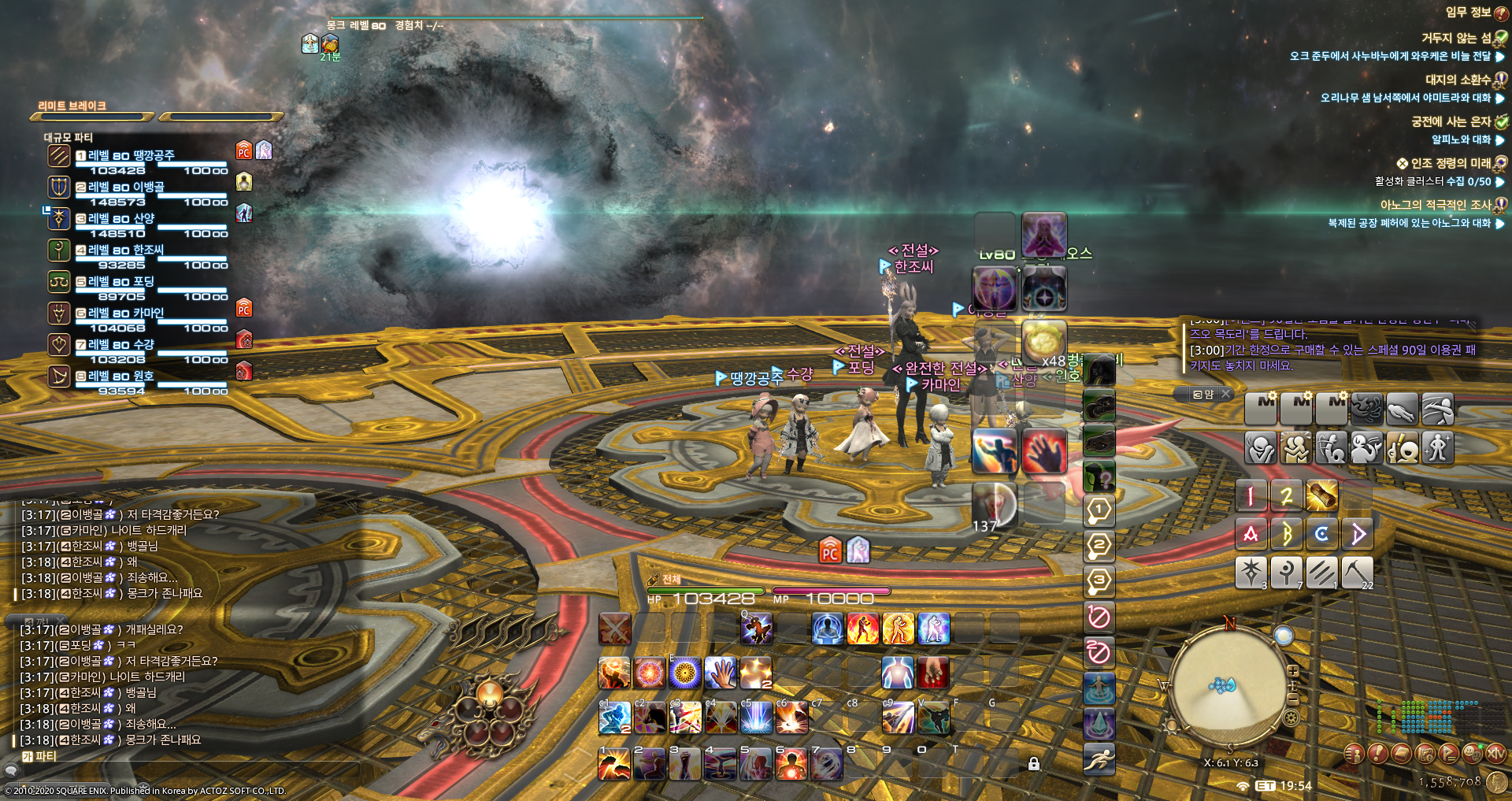Place the blue waymark C
The image size is (1512, 801).
(x=1321, y=534)
